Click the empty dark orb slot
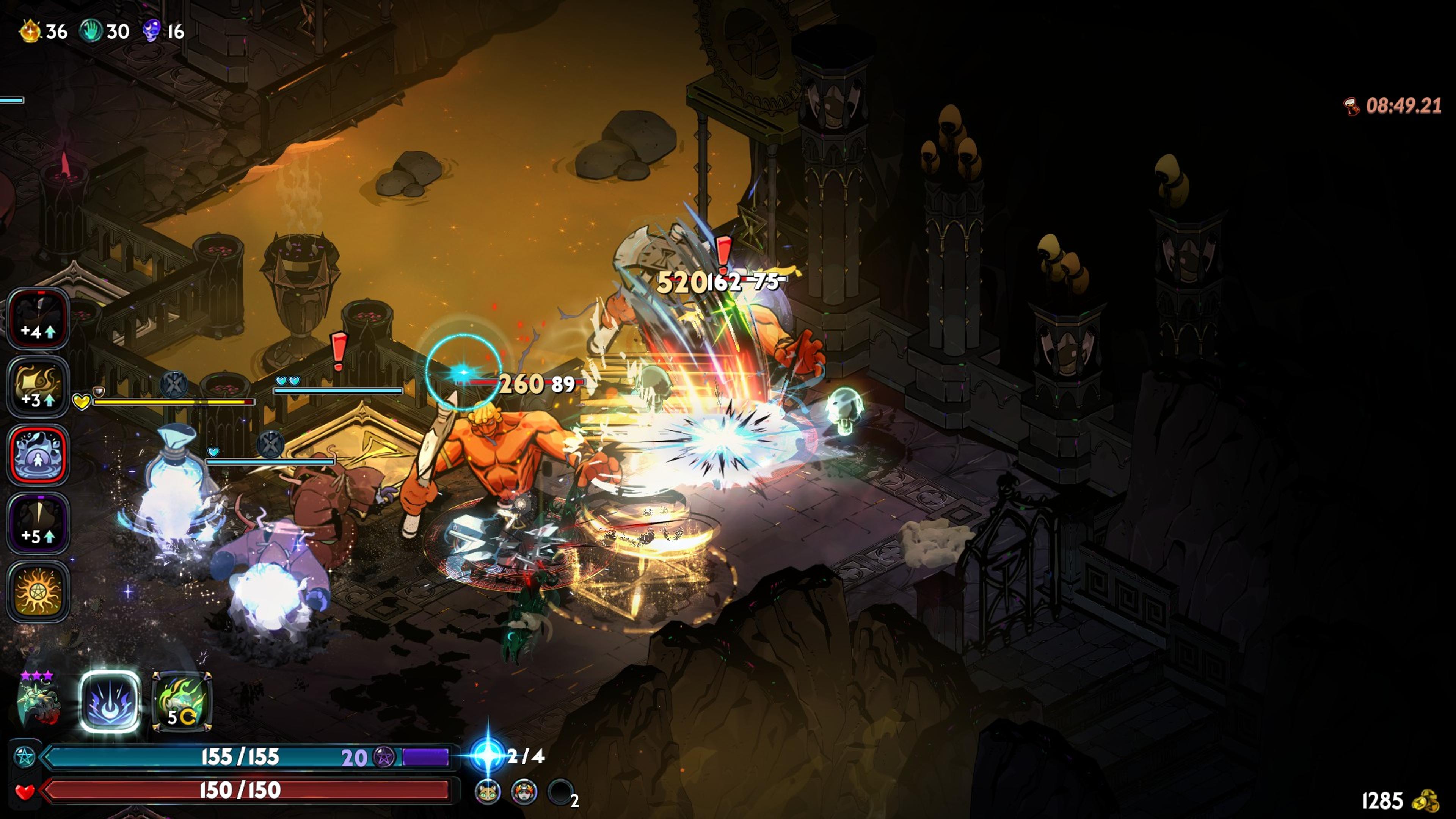Viewport: 1456px width, 819px height. click(560, 792)
